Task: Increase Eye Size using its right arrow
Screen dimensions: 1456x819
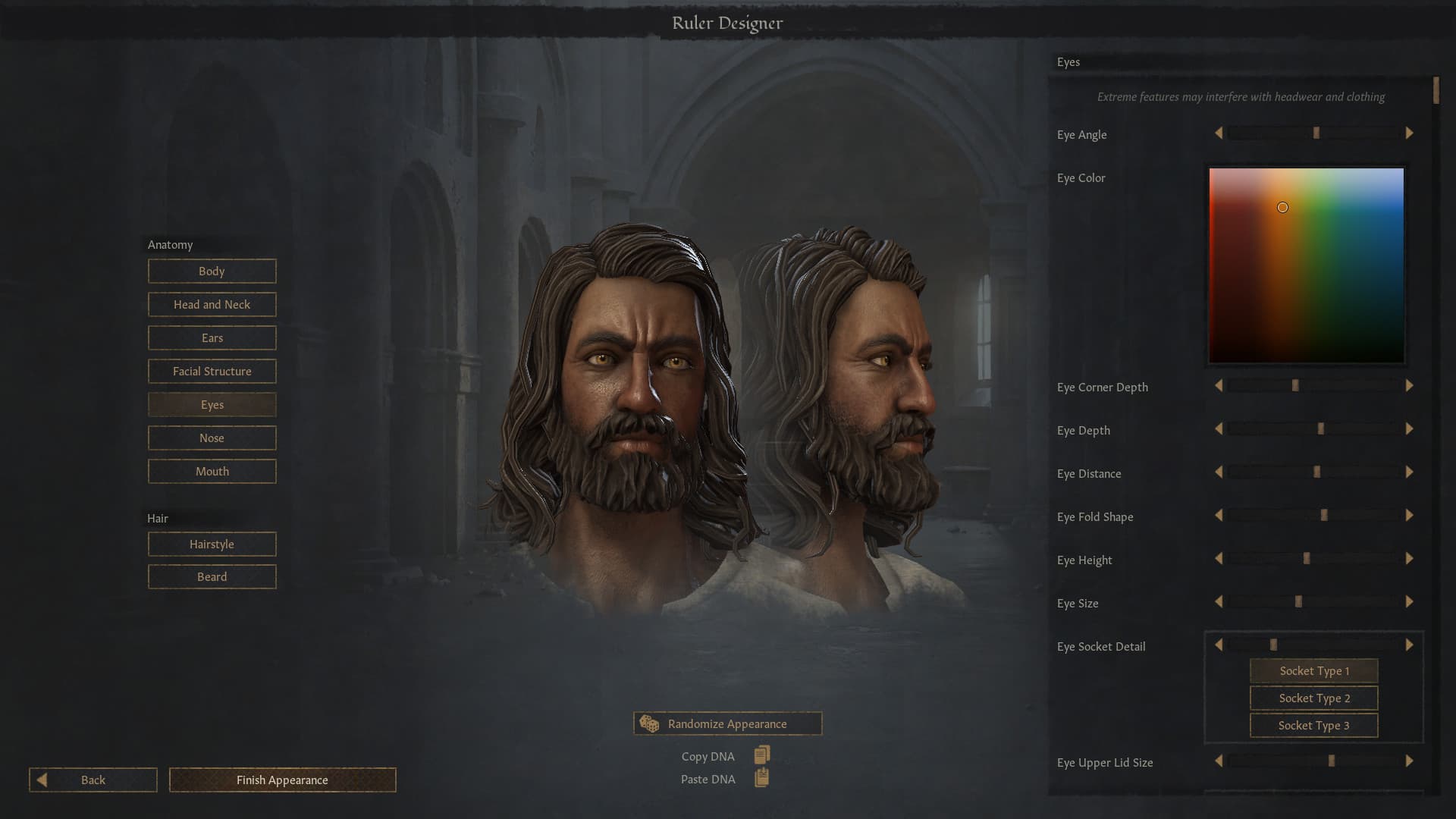Action: point(1410,602)
